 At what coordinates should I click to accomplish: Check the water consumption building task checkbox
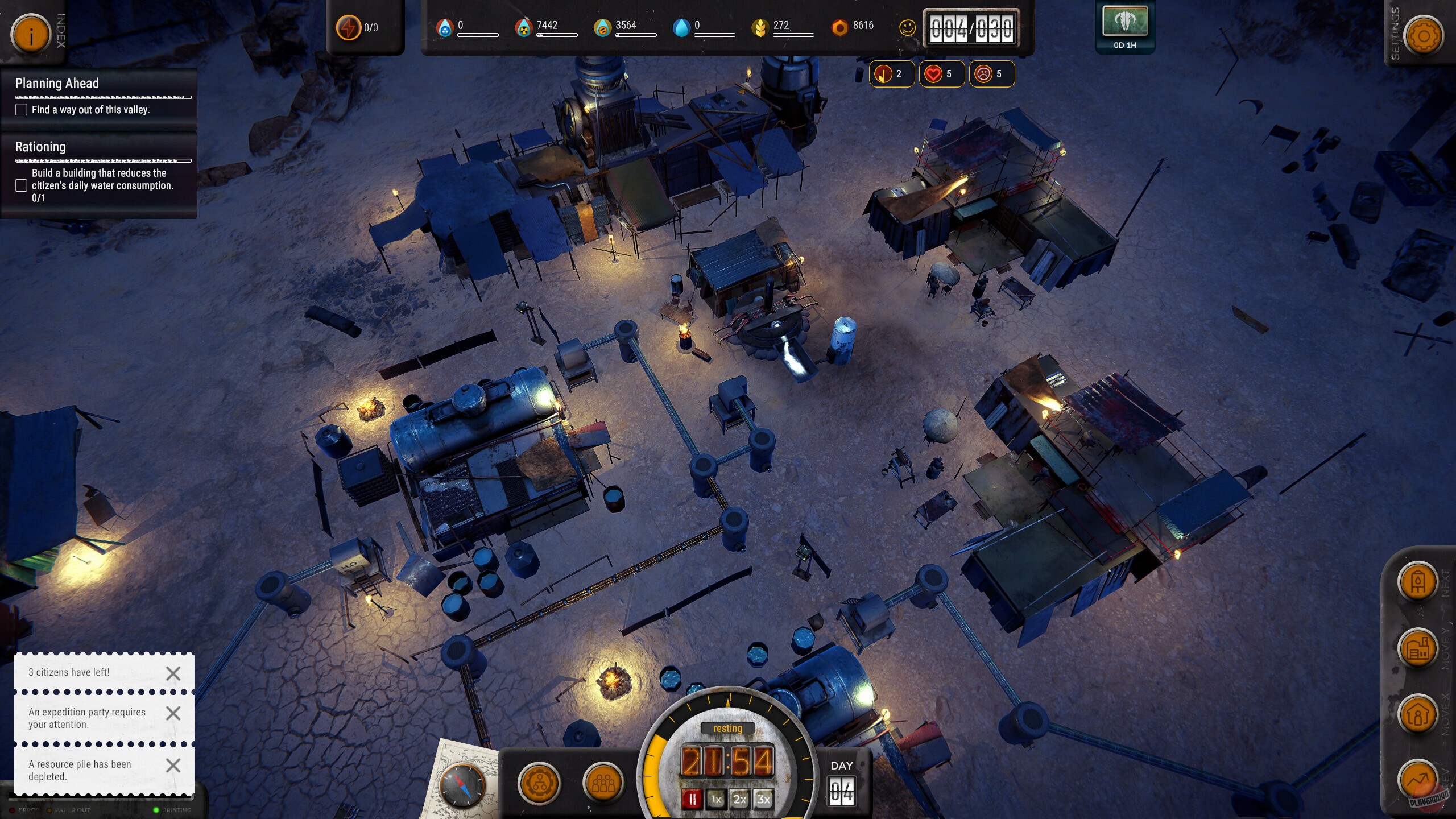(21, 184)
